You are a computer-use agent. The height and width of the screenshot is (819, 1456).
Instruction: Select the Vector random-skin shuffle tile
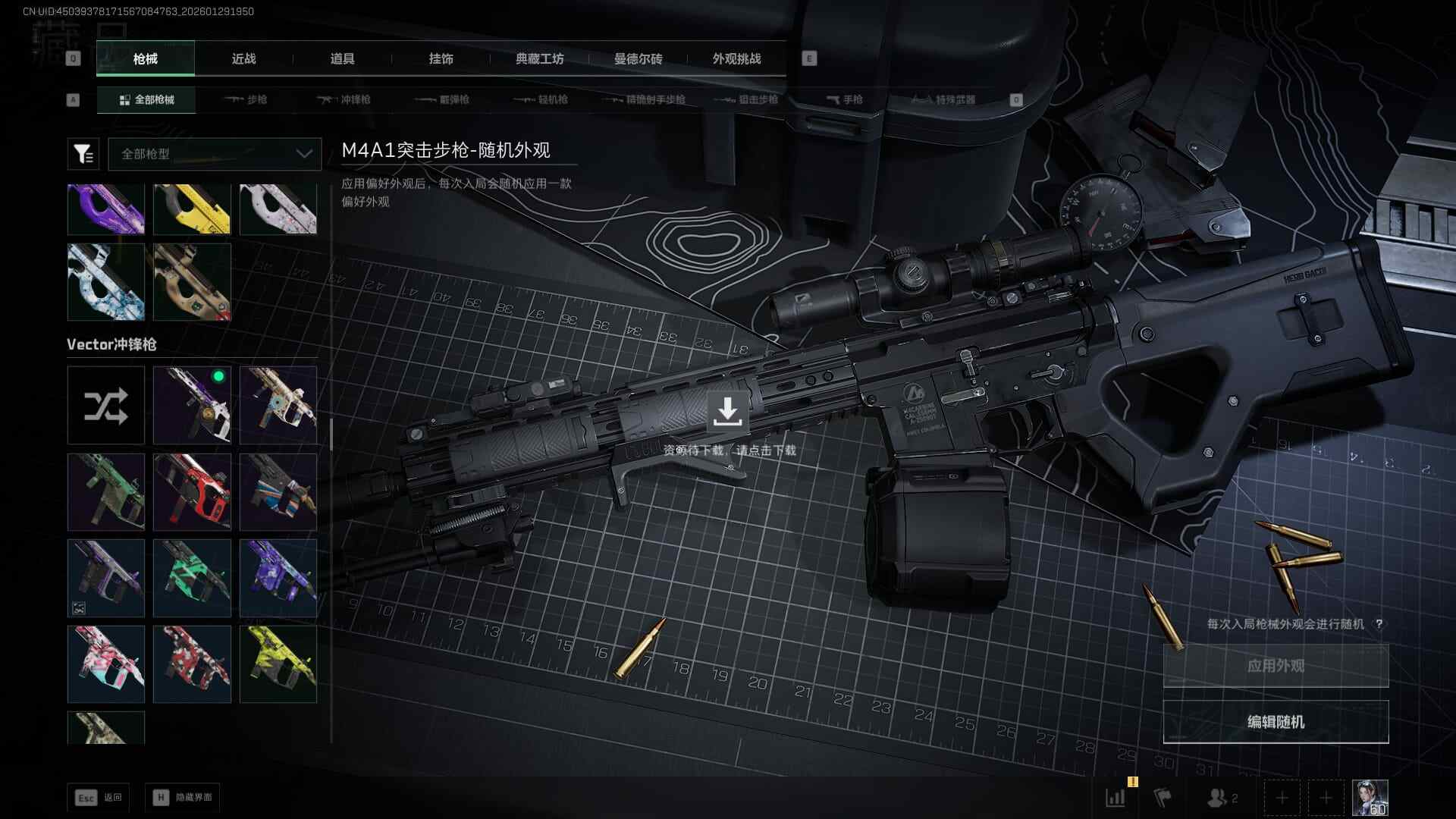pyautogui.click(x=106, y=406)
